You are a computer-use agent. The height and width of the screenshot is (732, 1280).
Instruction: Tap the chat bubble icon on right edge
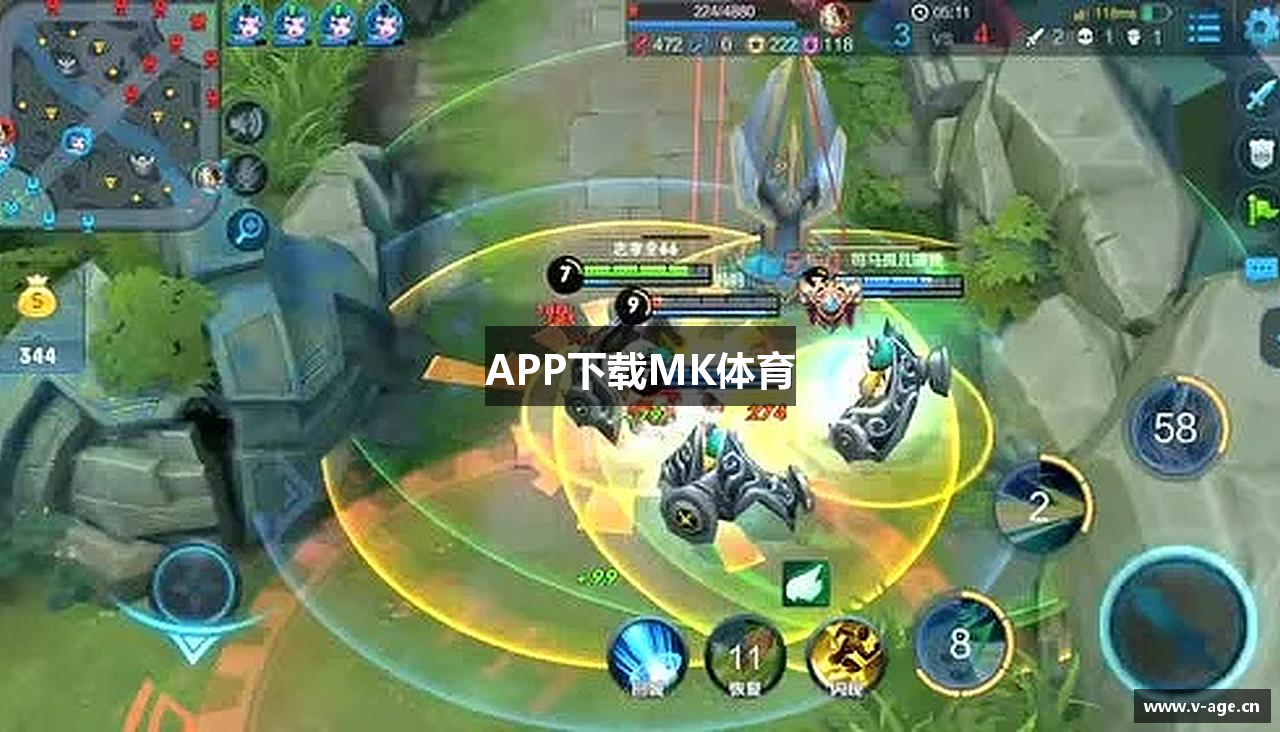point(1259,268)
